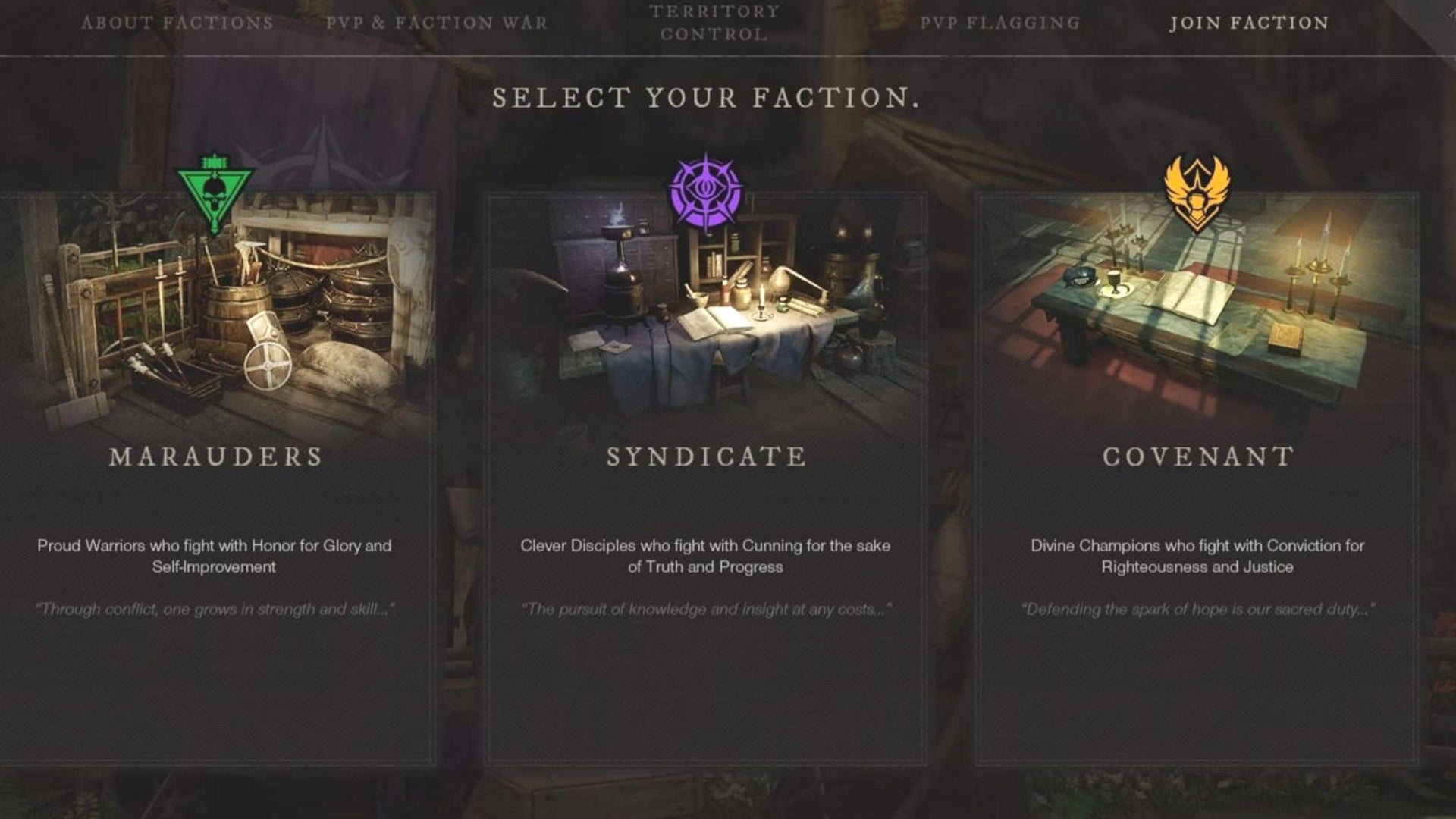This screenshot has width=1456, height=819.
Task: Open the About Factions tab
Action: click(178, 23)
